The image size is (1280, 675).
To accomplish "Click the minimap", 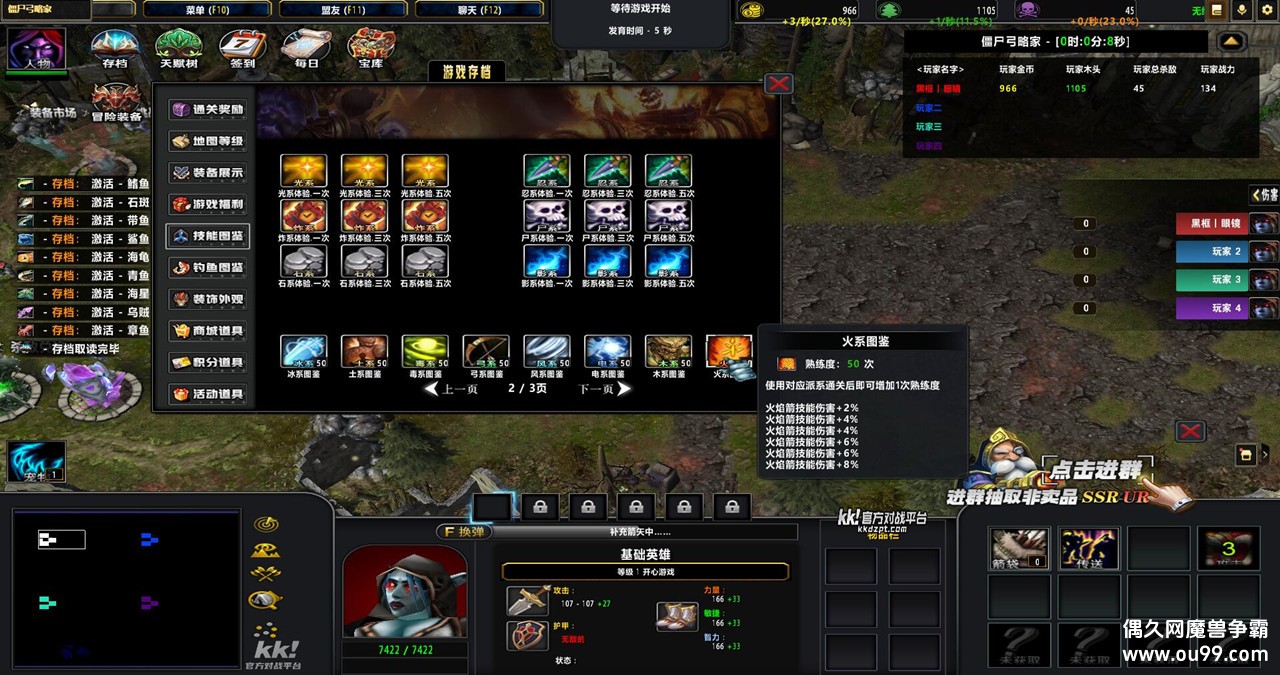I will coord(126,585).
